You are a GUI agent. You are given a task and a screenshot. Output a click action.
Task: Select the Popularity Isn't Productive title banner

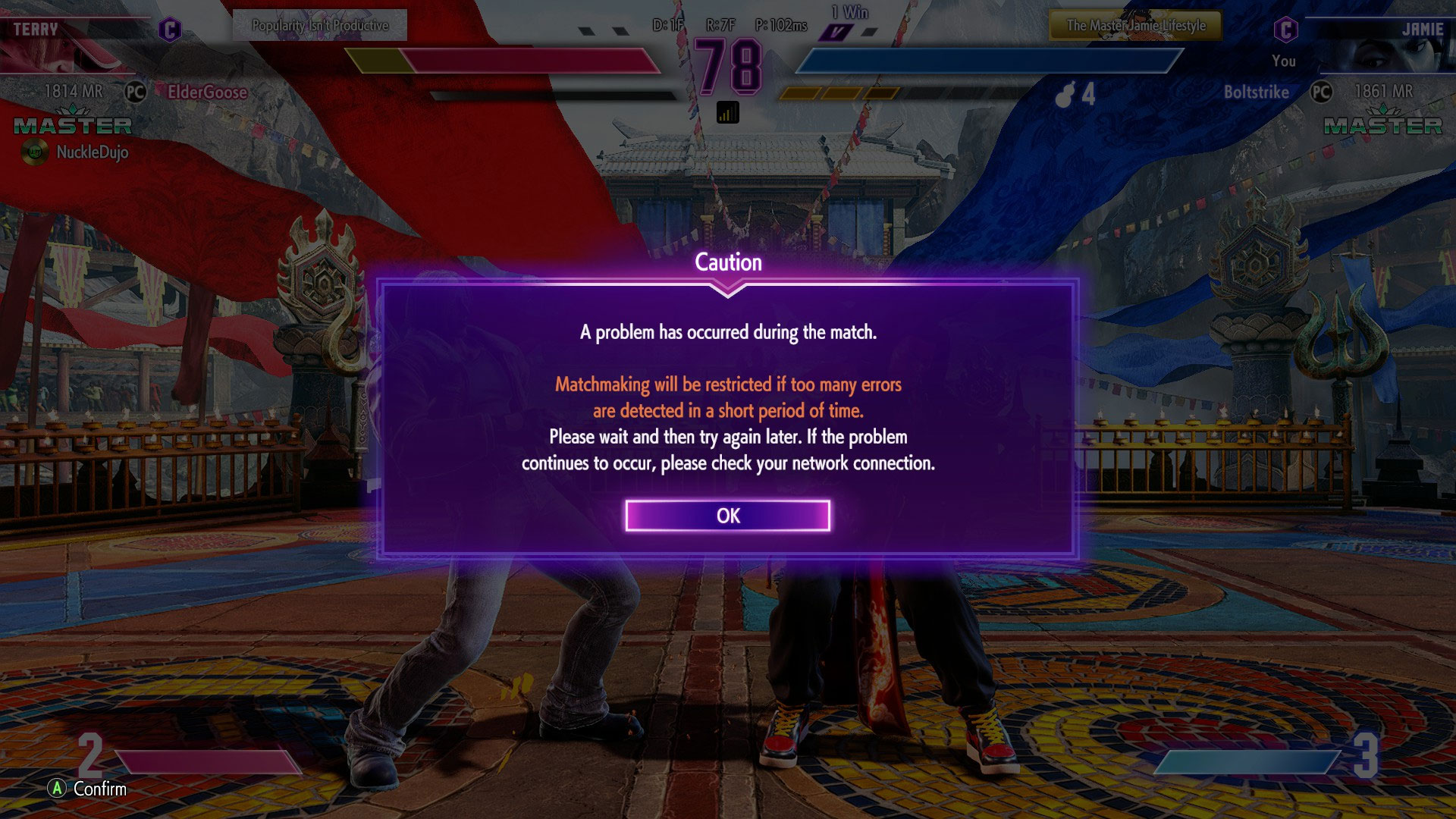pos(318,24)
